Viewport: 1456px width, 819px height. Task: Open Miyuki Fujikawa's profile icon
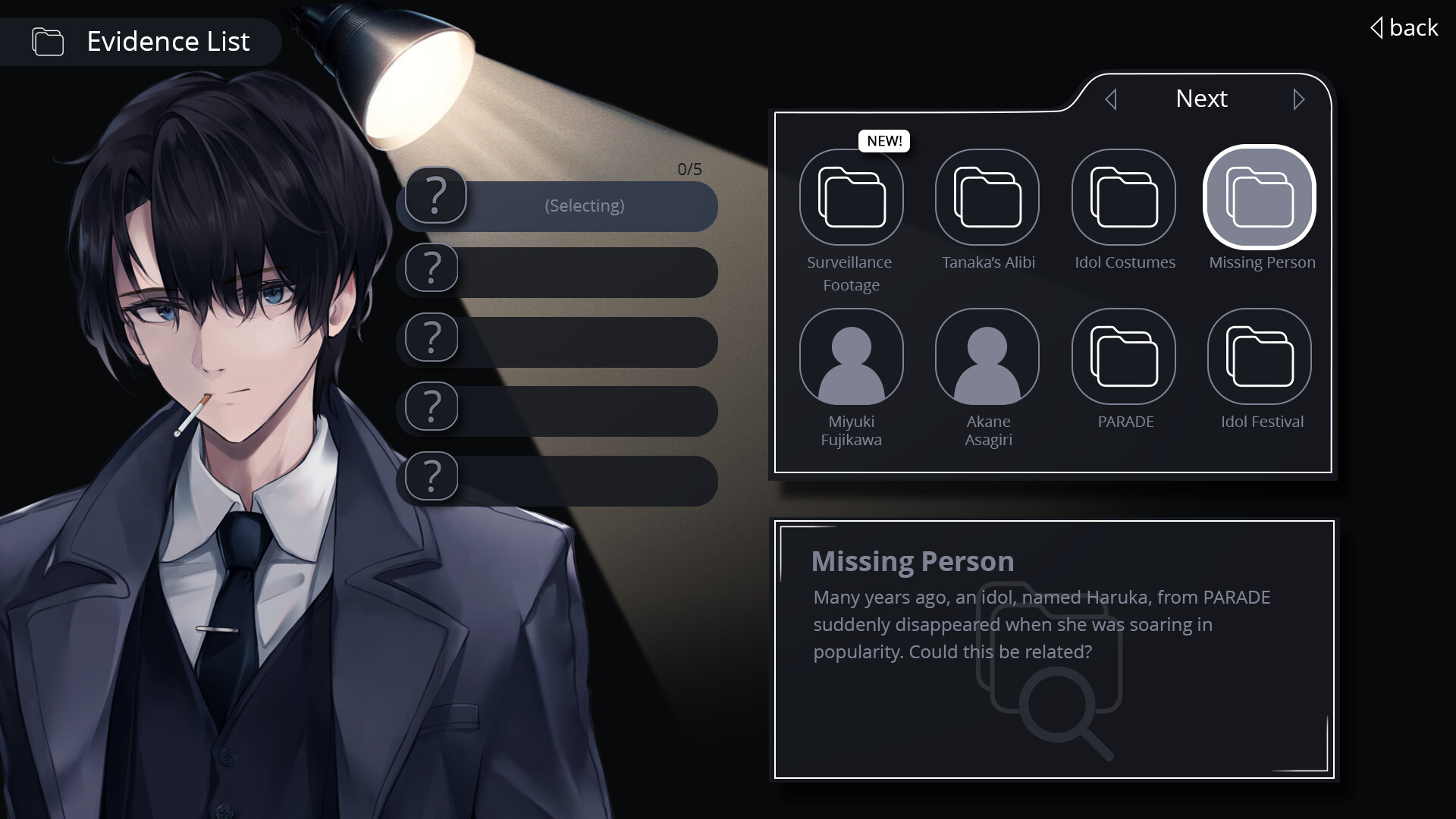click(852, 356)
